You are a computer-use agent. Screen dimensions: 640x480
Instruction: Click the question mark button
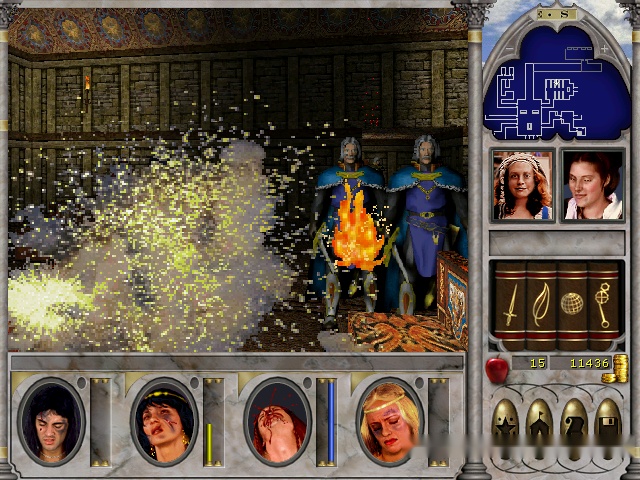coord(572,423)
